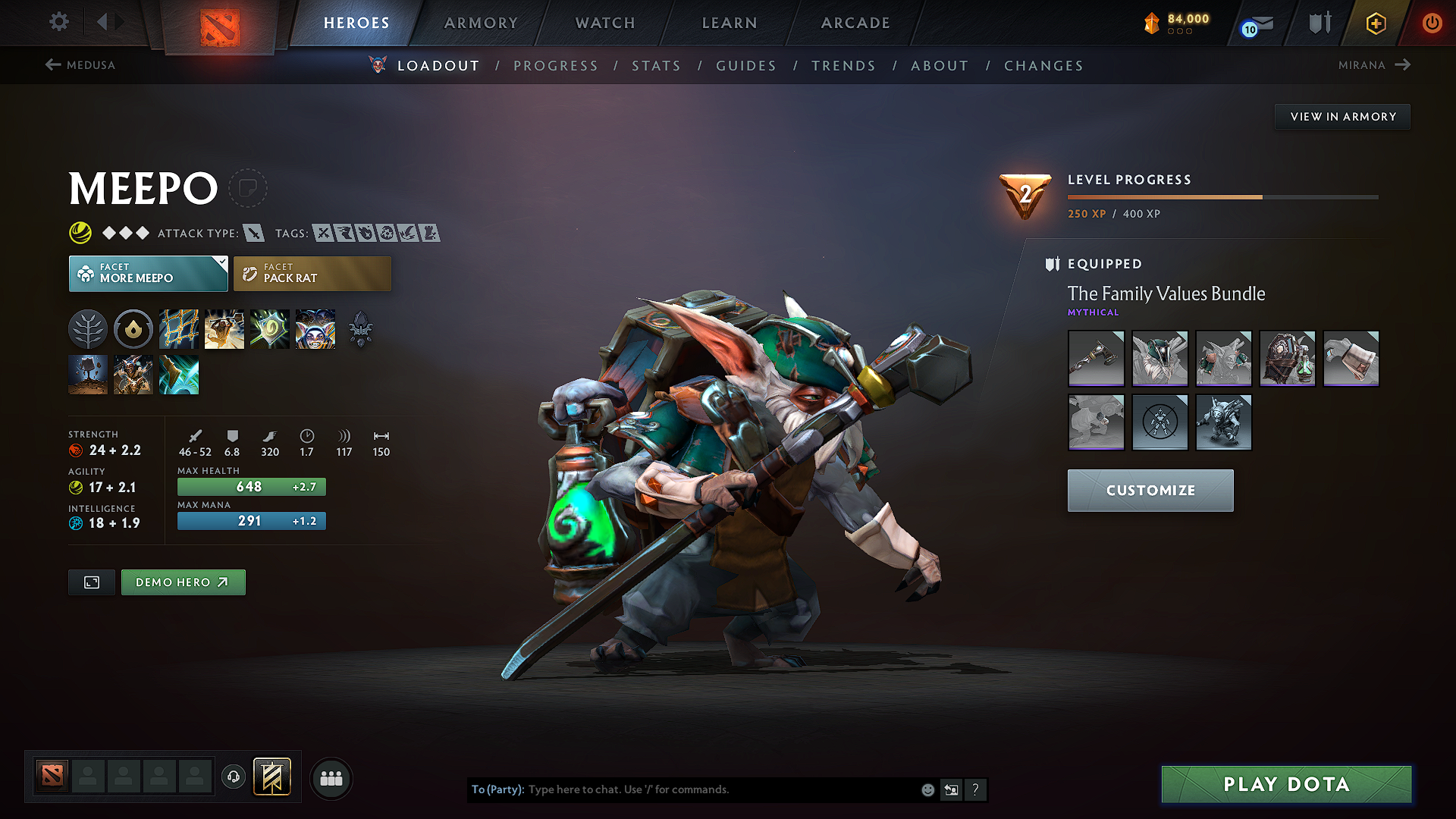The image size is (1456, 819).
Task: Switch facet to Pack Rat
Action: 312,273
